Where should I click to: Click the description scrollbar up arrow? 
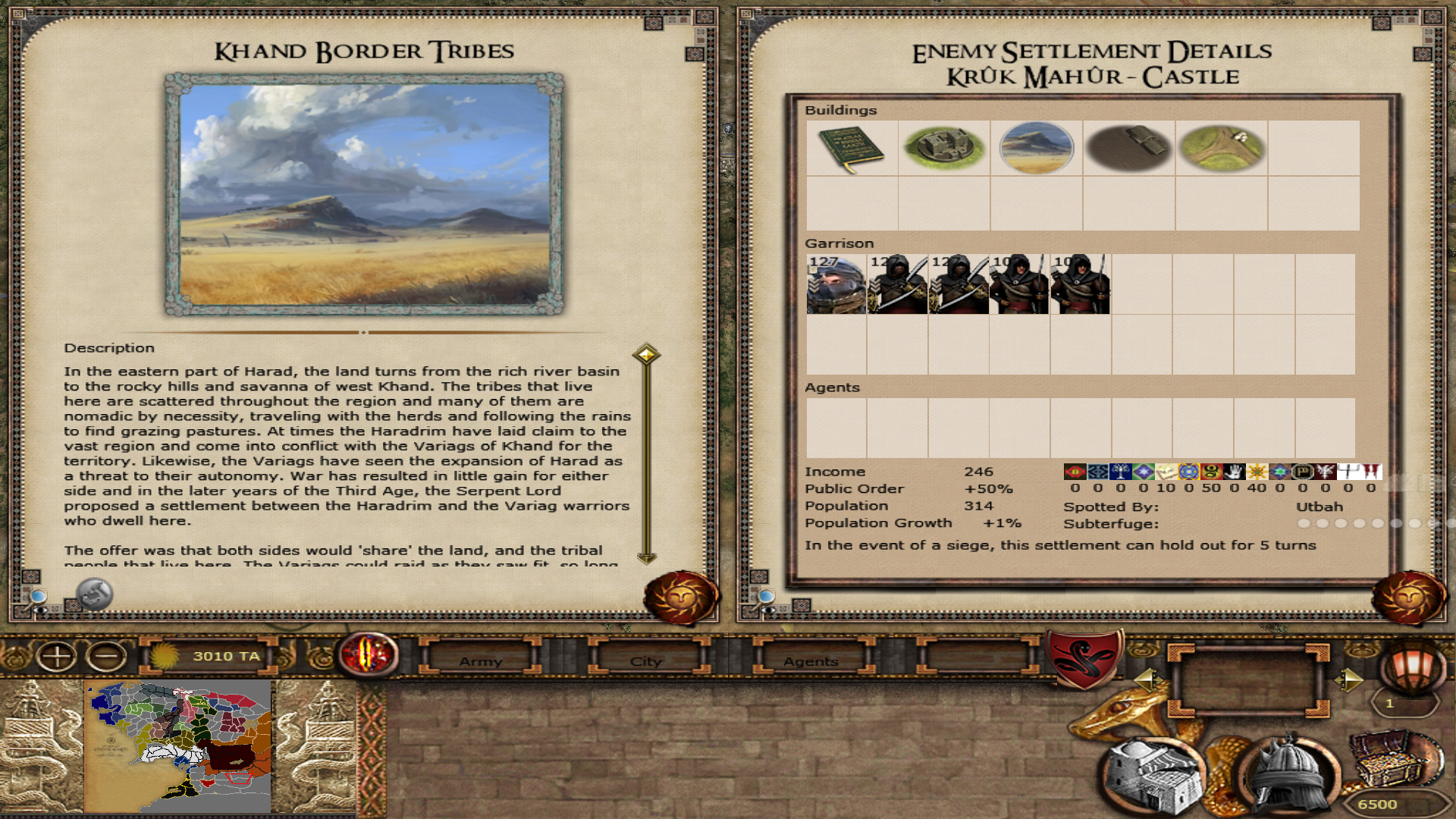coord(646,354)
